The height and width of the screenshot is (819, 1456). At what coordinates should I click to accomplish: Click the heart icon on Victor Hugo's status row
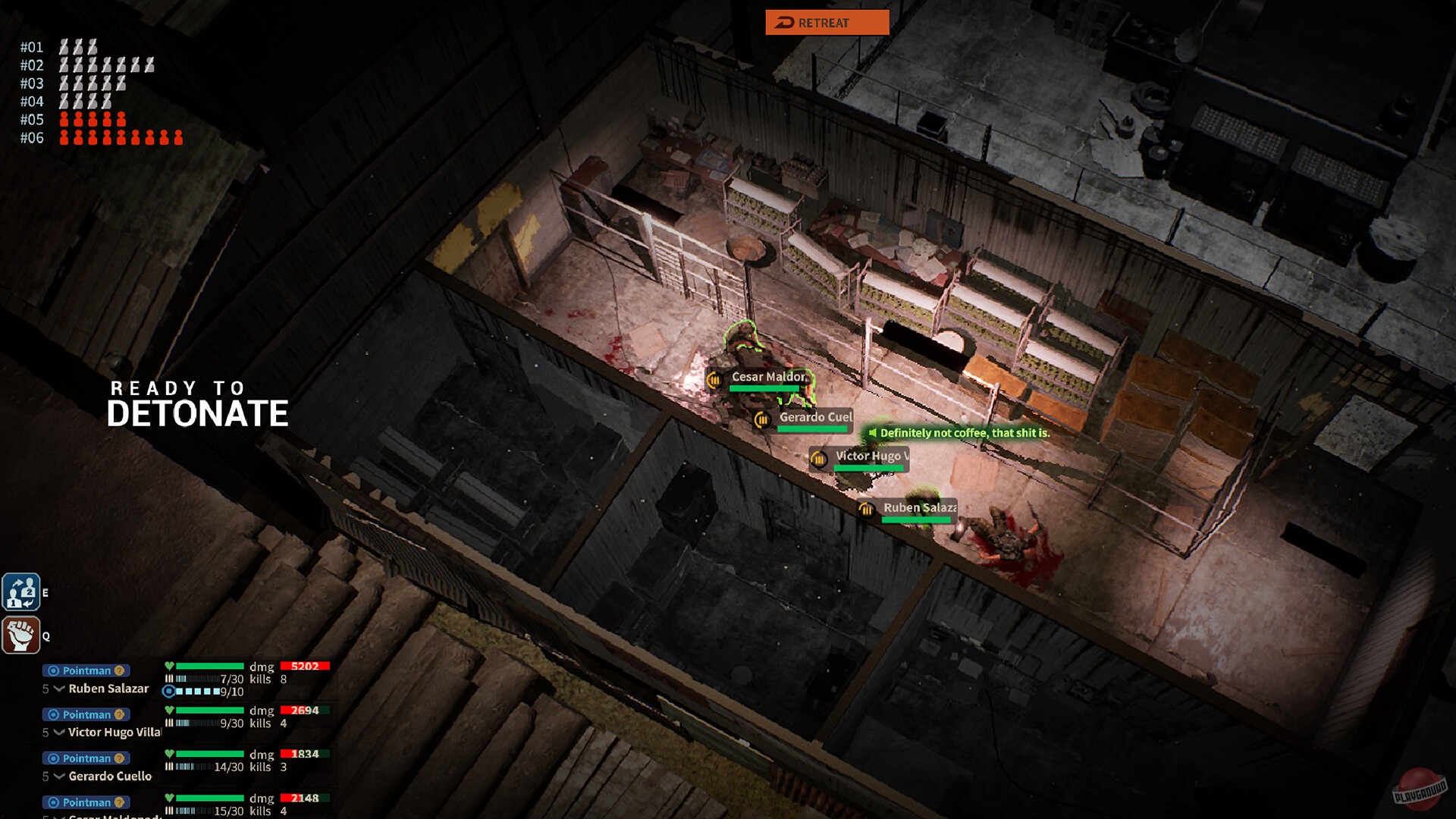click(170, 710)
